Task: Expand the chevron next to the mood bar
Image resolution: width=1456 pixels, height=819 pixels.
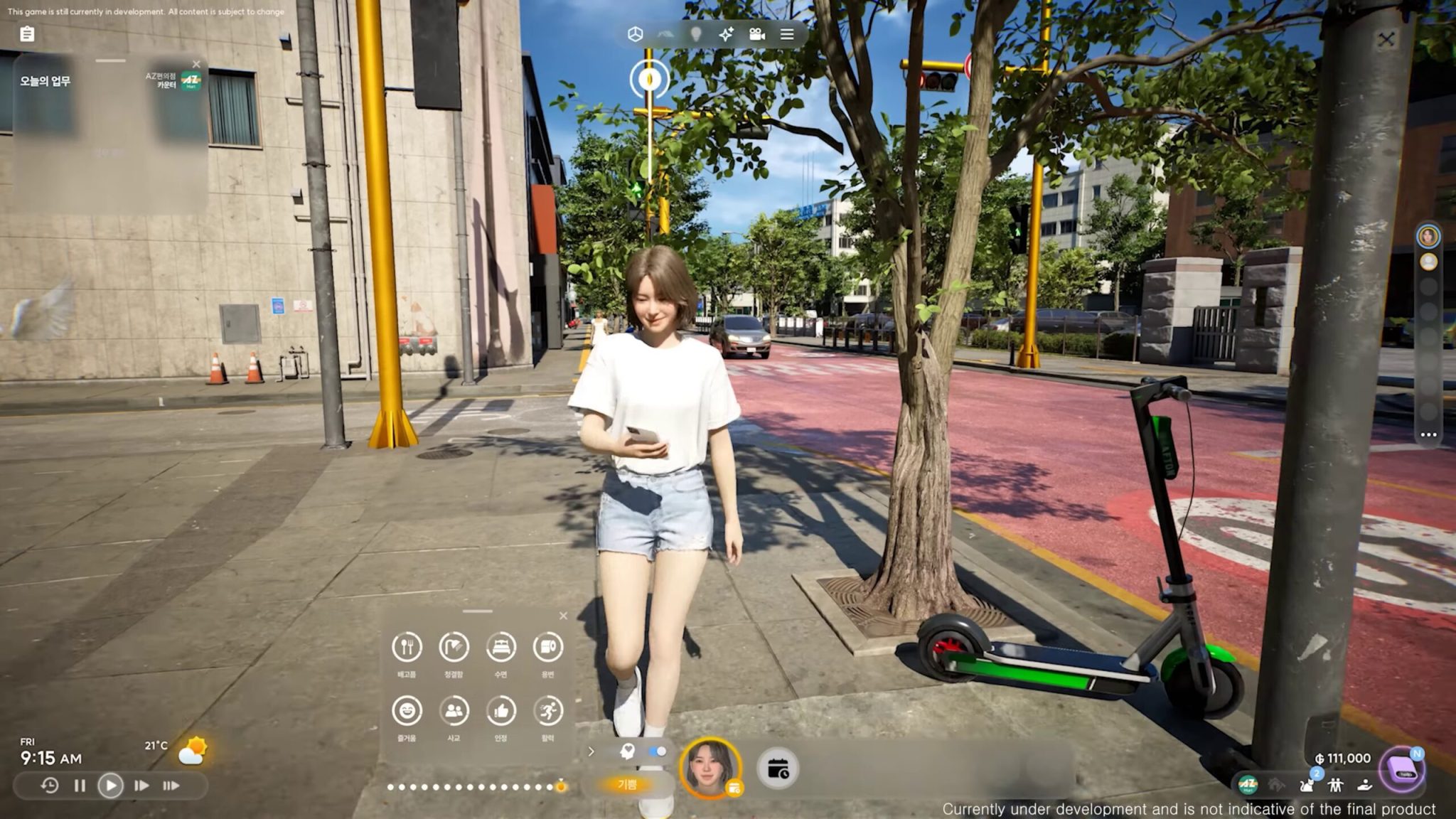Action: click(591, 749)
